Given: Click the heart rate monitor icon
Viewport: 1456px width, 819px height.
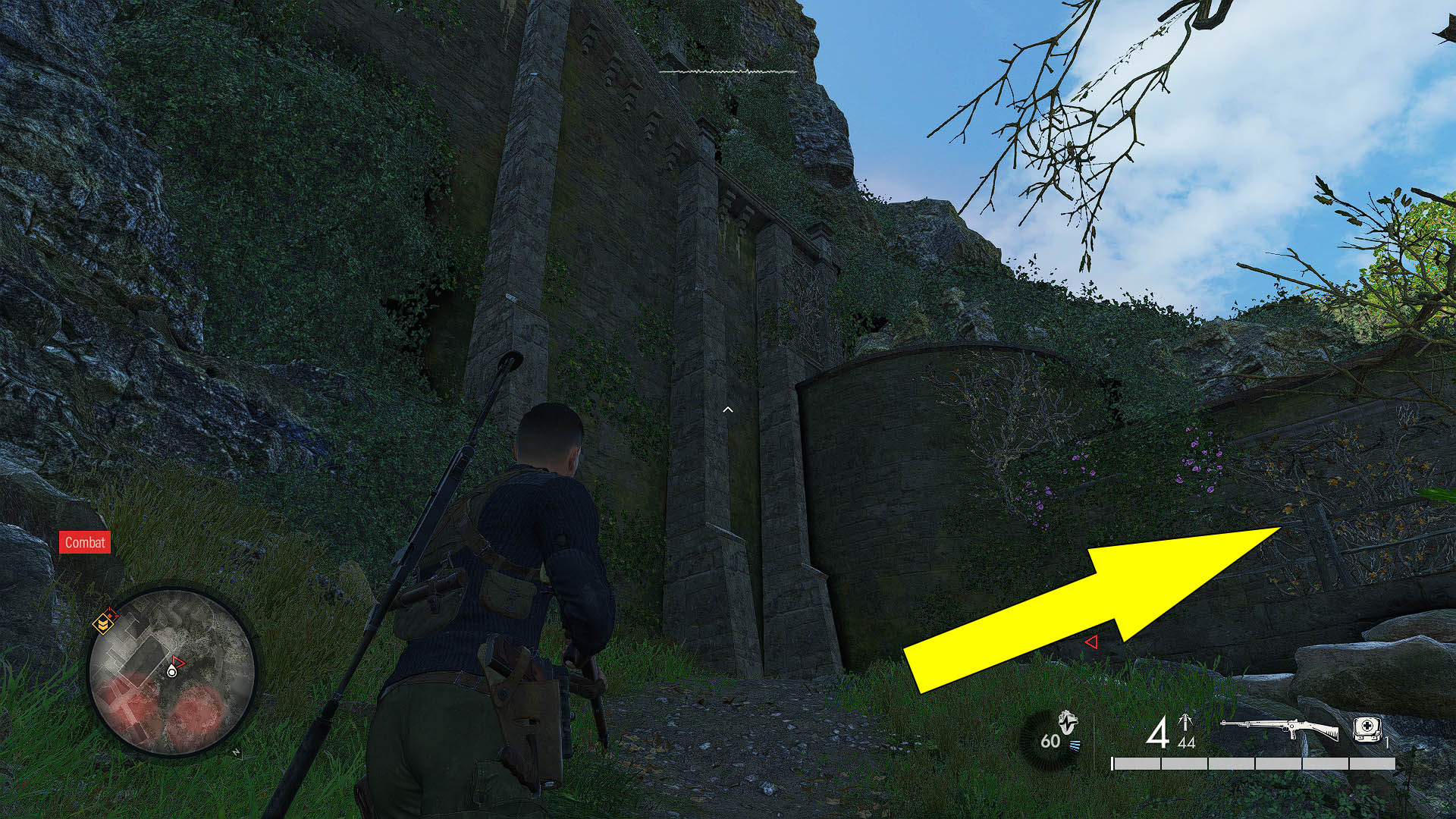Looking at the screenshot, I should (x=1067, y=723).
